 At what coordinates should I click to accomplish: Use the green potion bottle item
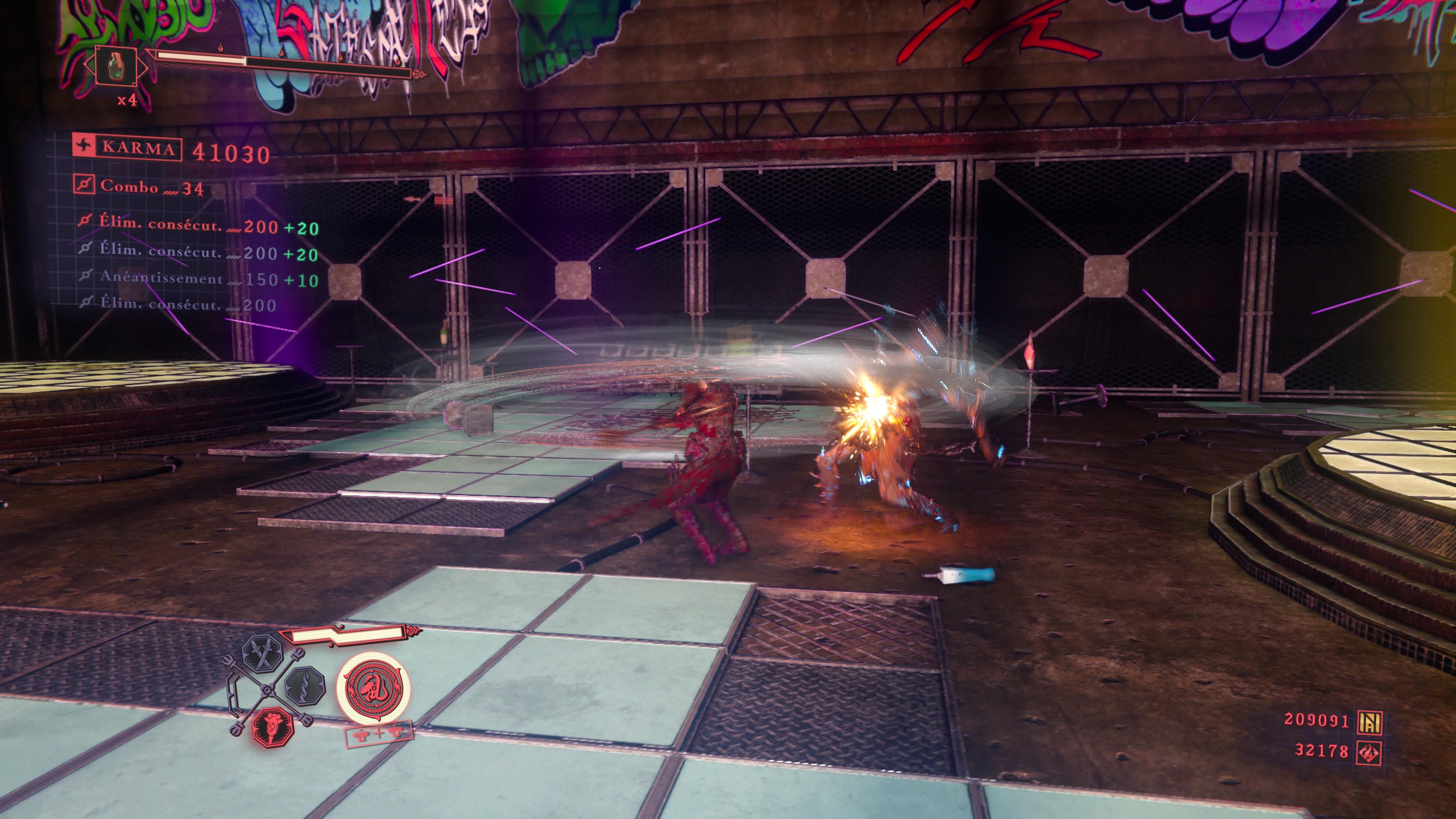point(116,66)
